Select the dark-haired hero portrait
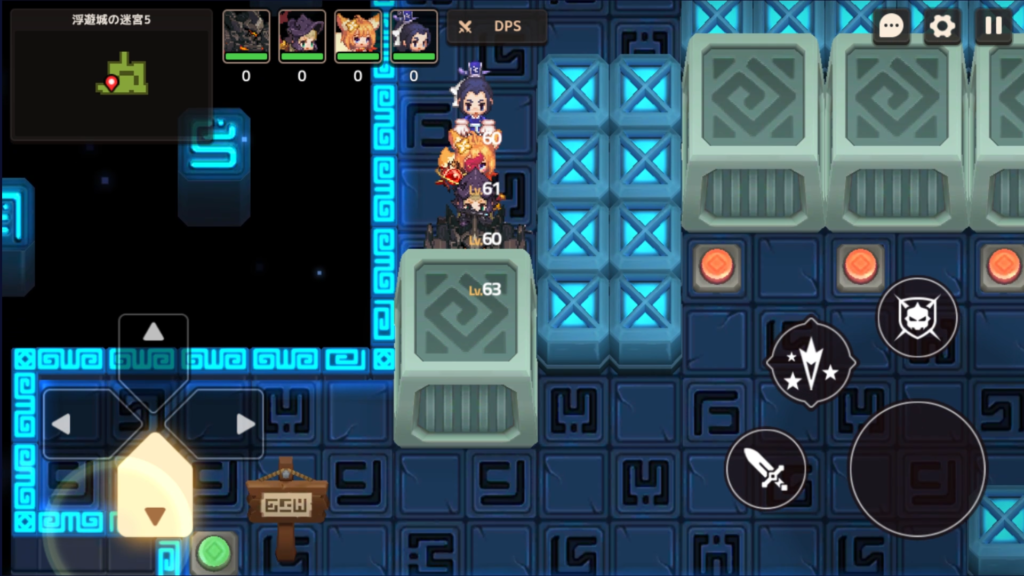 (414, 36)
